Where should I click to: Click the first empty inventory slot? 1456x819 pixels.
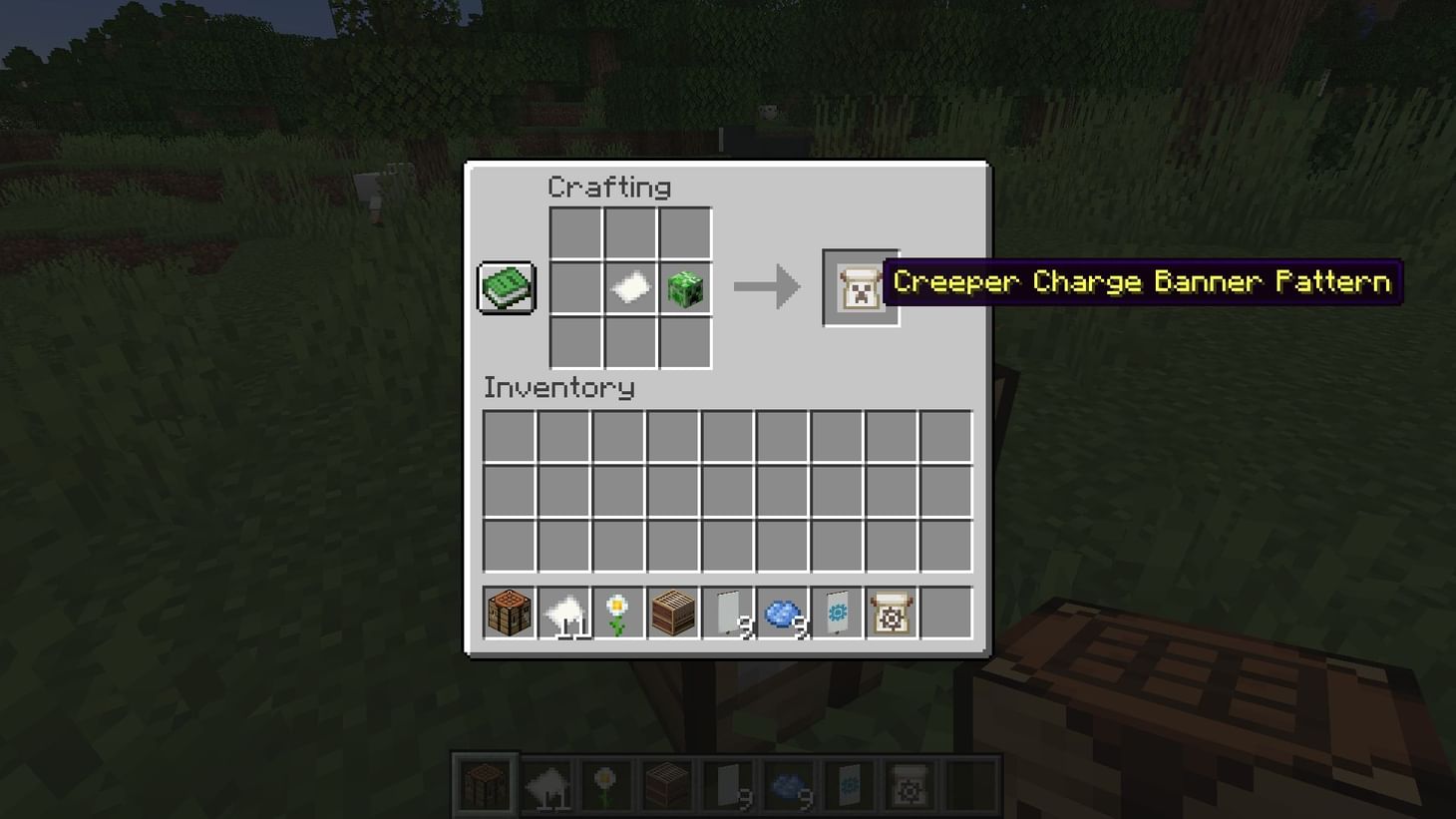click(x=508, y=436)
